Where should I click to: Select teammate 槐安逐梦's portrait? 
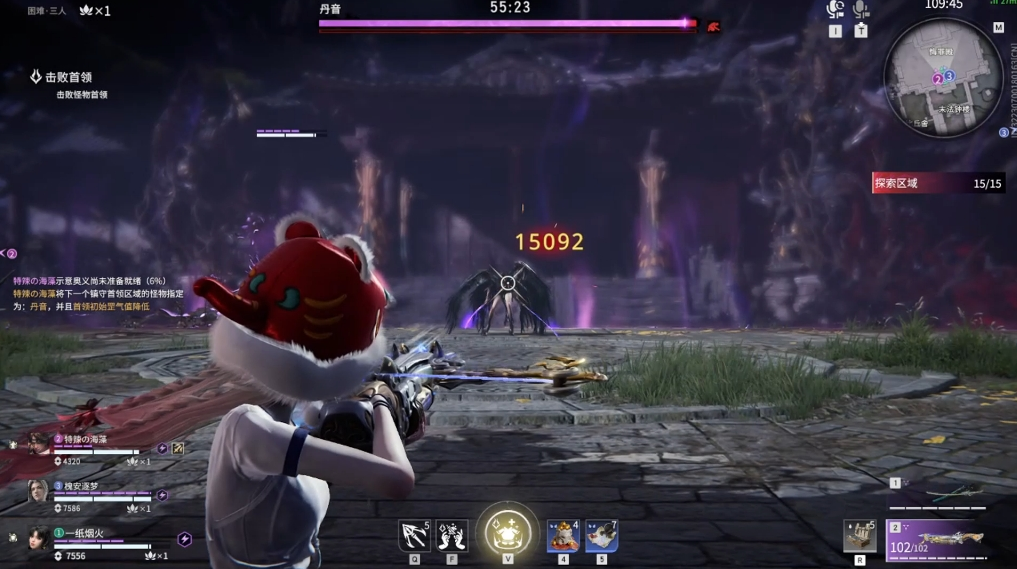tap(38, 490)
